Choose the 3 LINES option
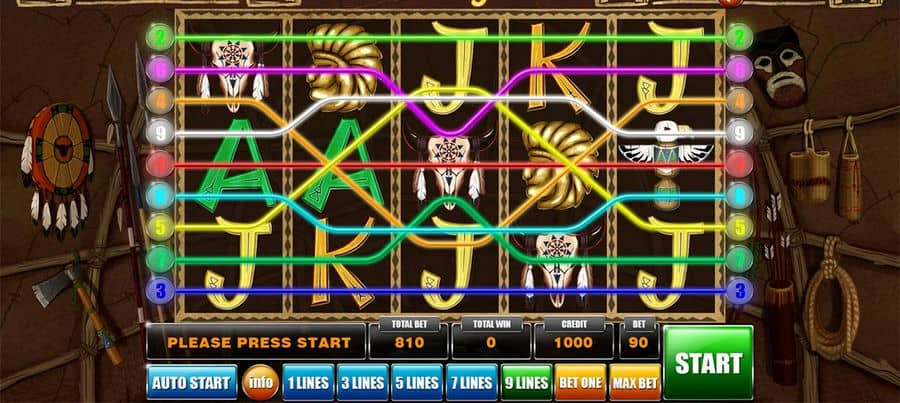Viewport: 900px width, 403px height. [361, 382]
